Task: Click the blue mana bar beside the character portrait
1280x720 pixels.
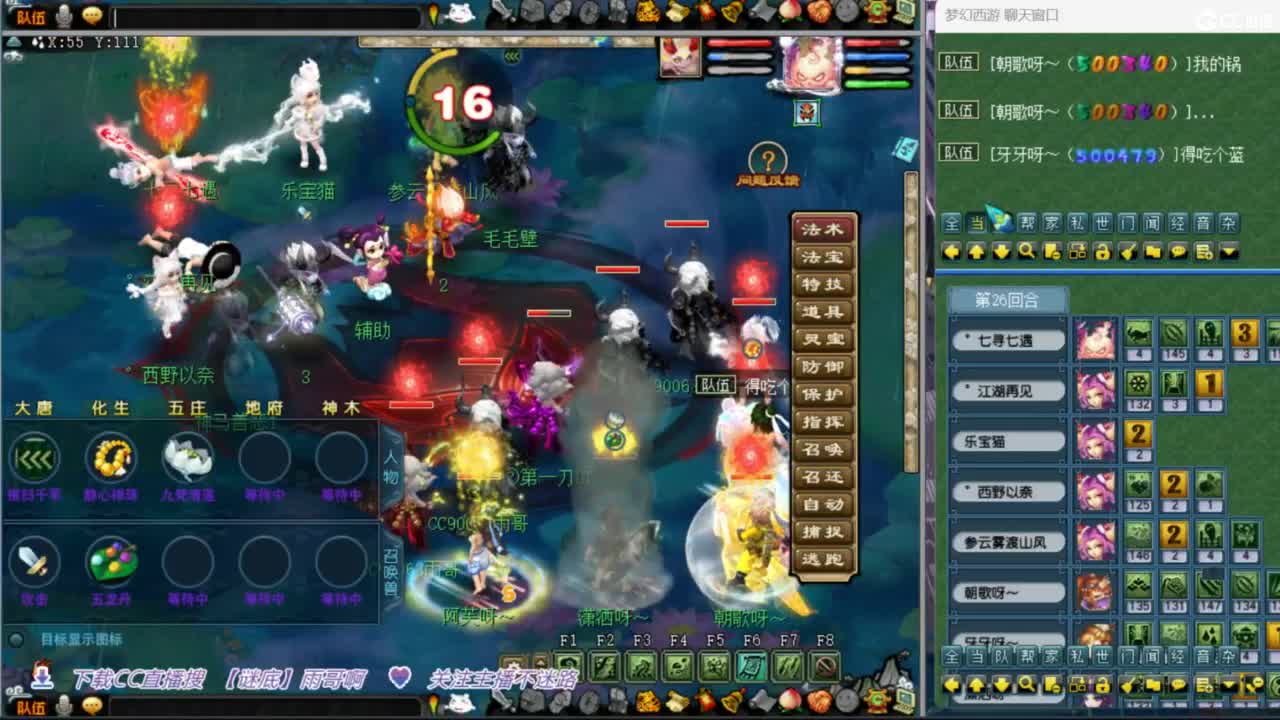Action: pyautogui.click(x=877, y=57)
